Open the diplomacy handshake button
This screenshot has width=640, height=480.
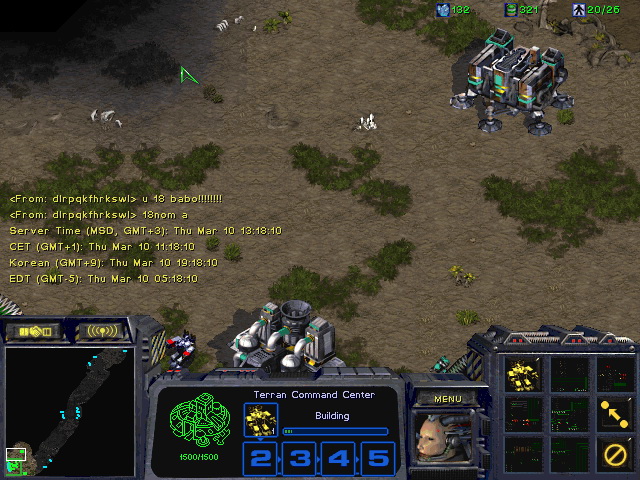pyautogui.click(x=35, y=331)
